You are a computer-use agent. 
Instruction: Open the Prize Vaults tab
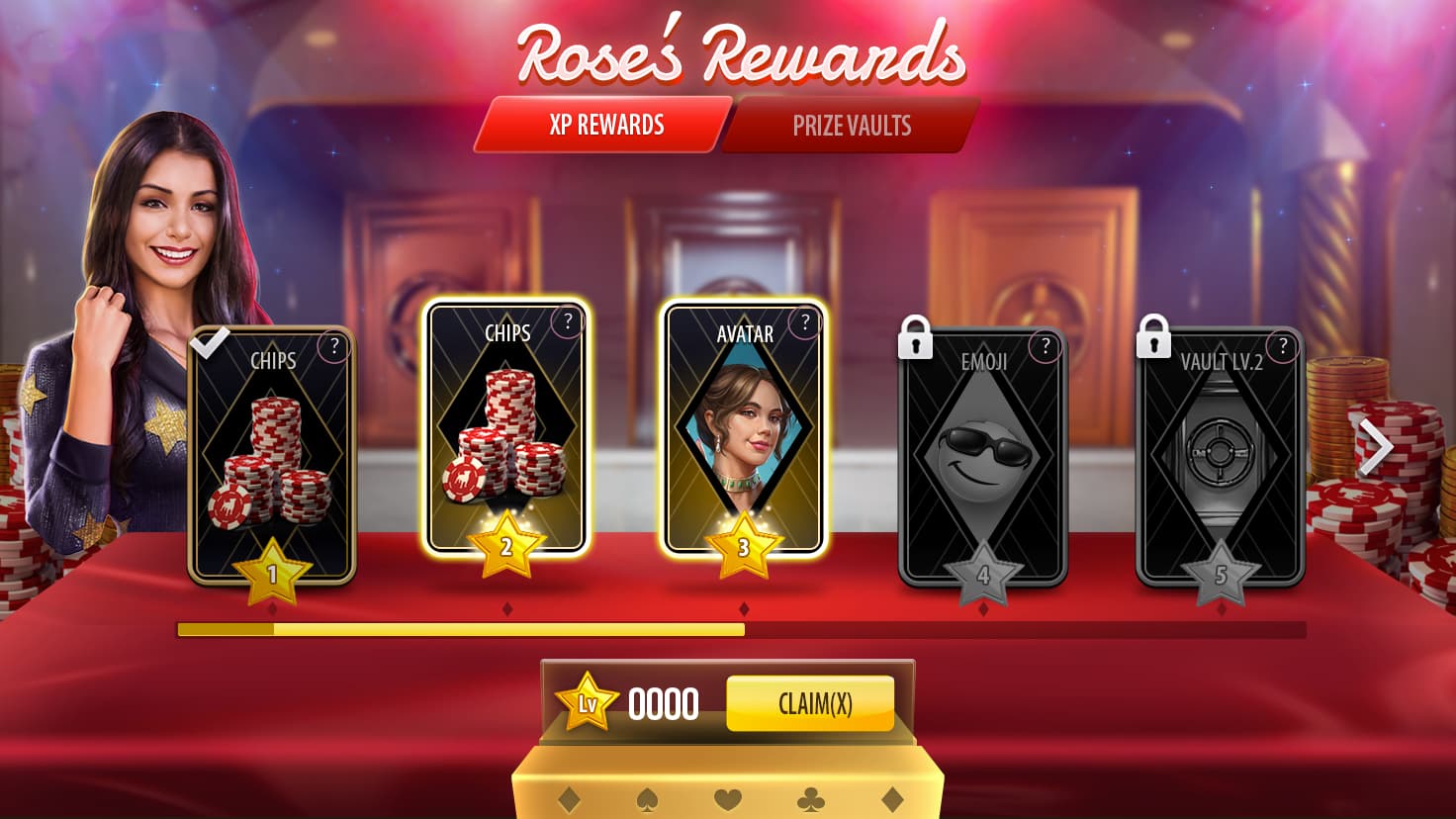[852, 126]
